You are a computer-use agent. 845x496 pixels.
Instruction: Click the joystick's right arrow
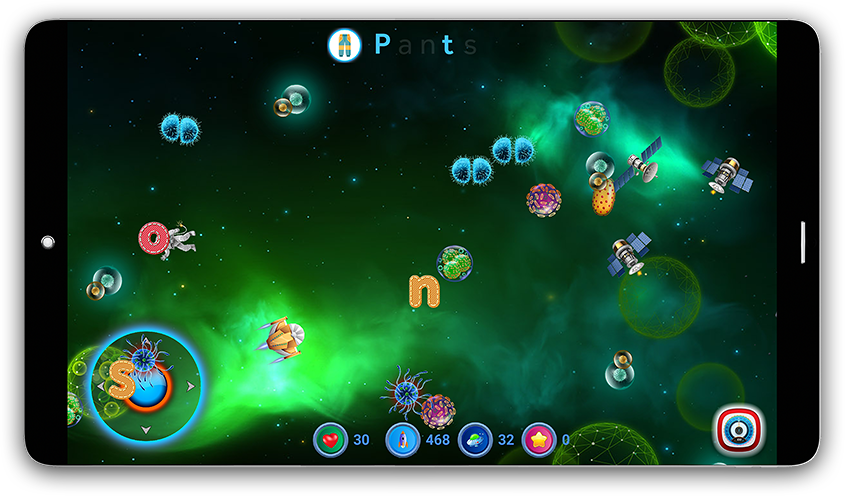(190, 385)
